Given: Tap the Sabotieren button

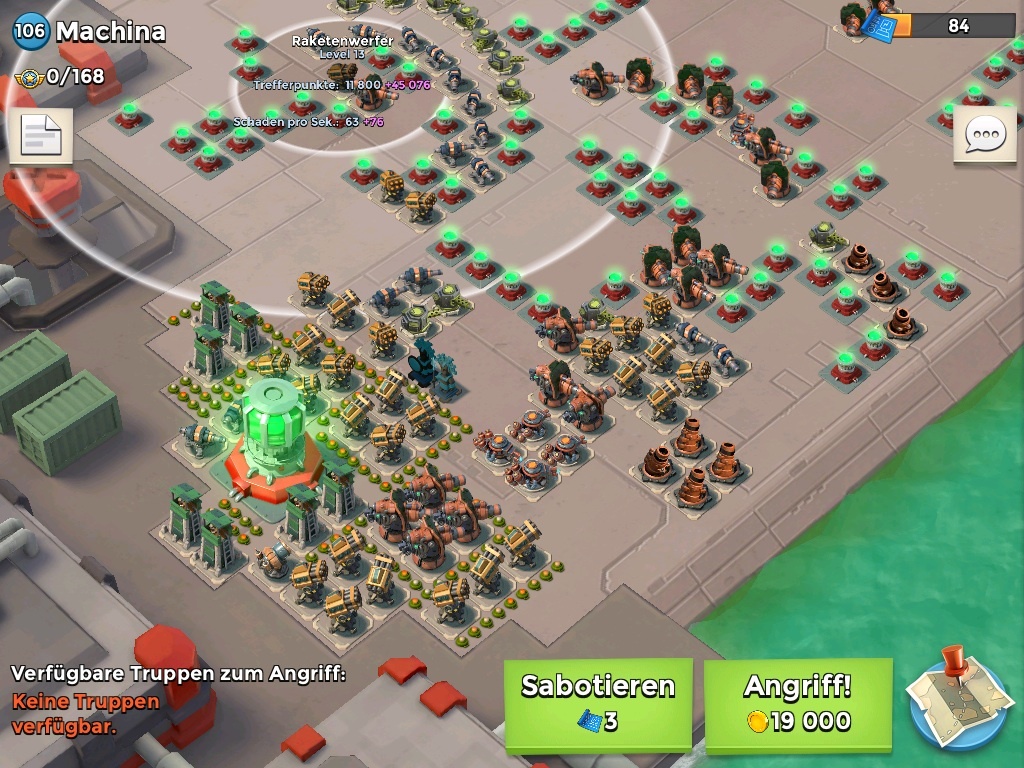Looking at the screenshot, I should [598, 703].
